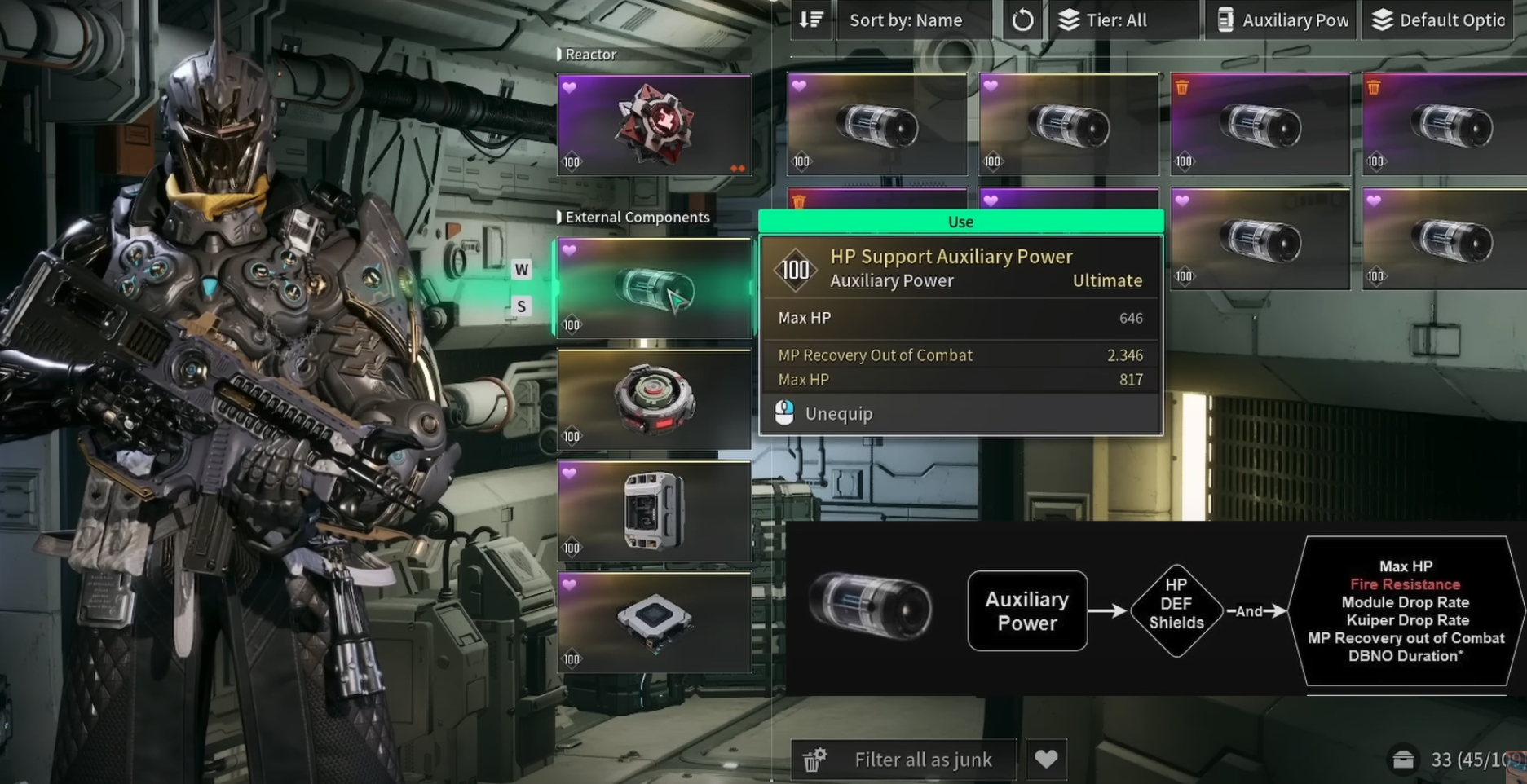Viewport: 1527px width, 784px height.
Task: Click the heart favorite filter button
Action: point(1046,760)
